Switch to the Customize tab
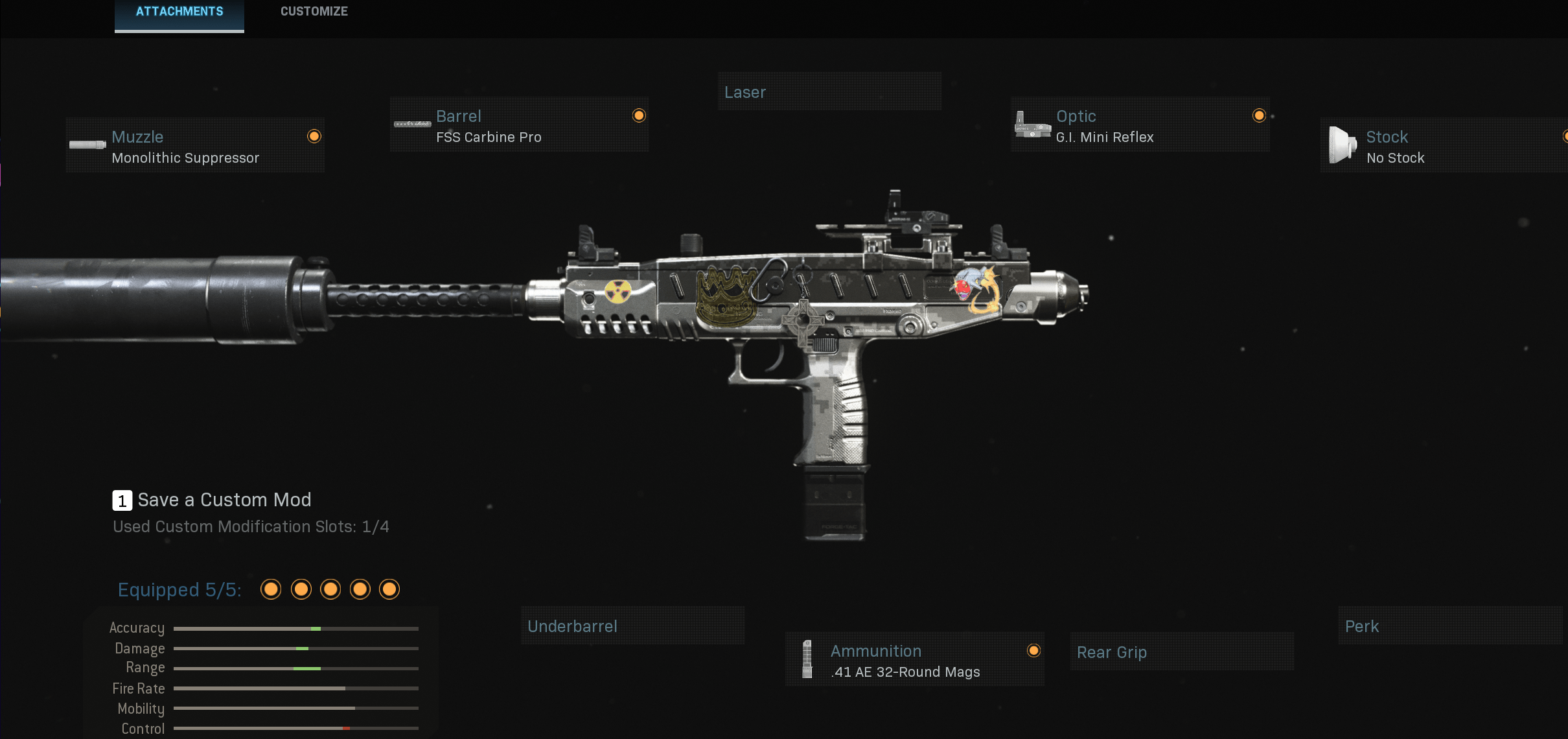Image resolution: width=1568 pixels, height=739 pixels. (314, 11)
